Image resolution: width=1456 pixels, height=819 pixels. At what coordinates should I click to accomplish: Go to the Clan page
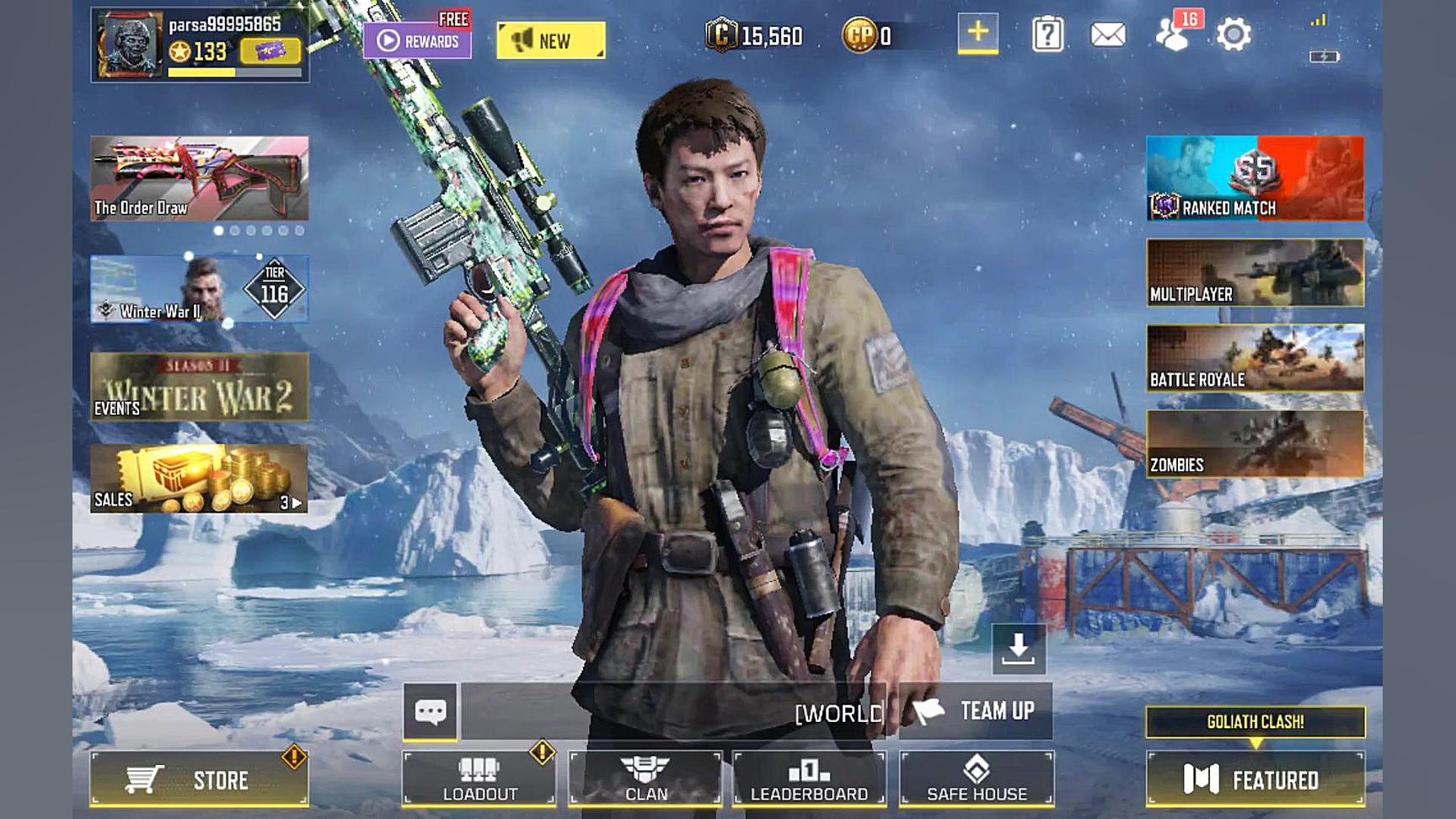645,779
